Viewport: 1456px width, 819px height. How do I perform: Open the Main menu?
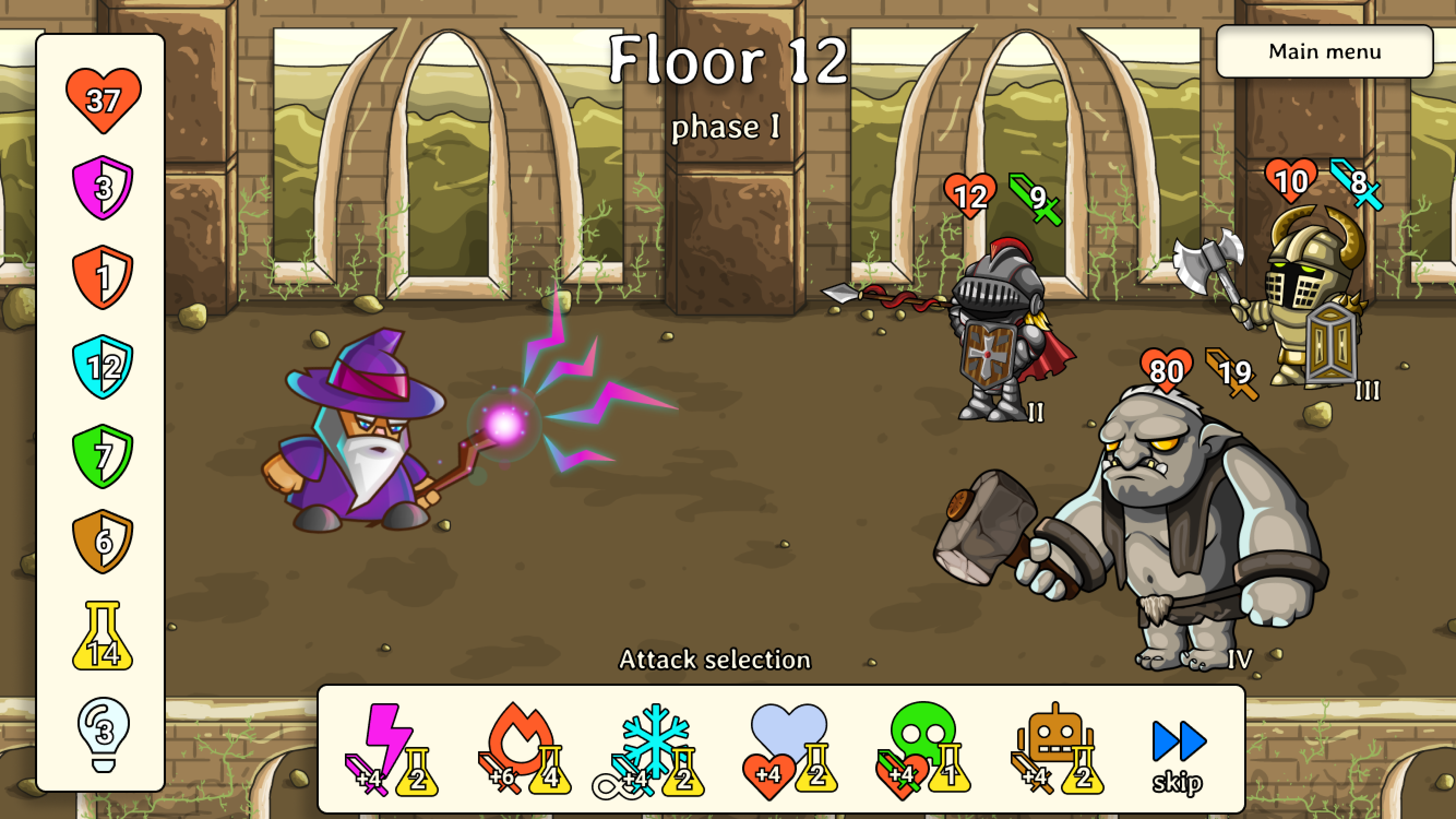click(1324, 51)
